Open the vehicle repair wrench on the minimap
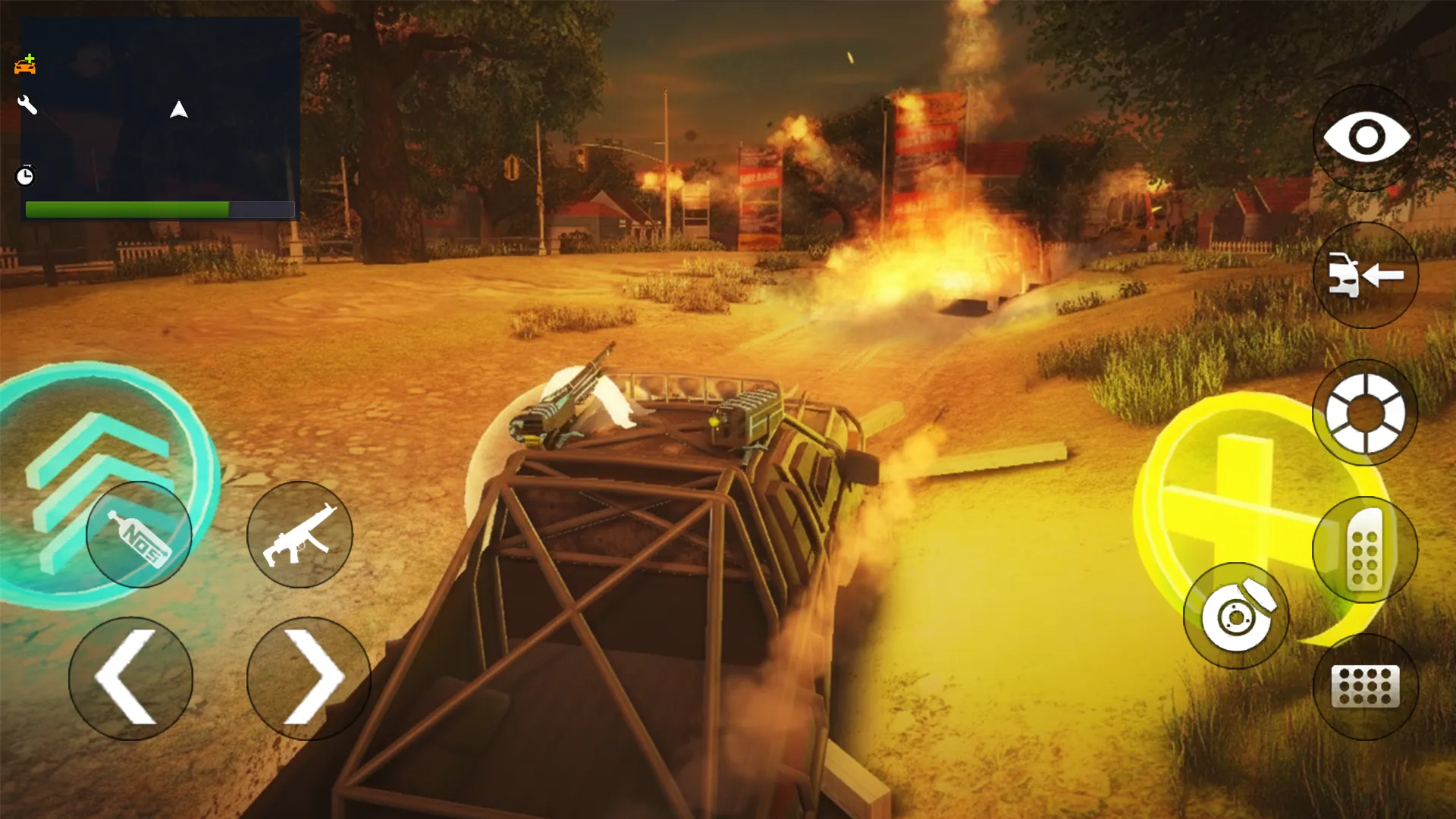The width and height of the screenshot is (1456, 819). [x=27, y=105]
